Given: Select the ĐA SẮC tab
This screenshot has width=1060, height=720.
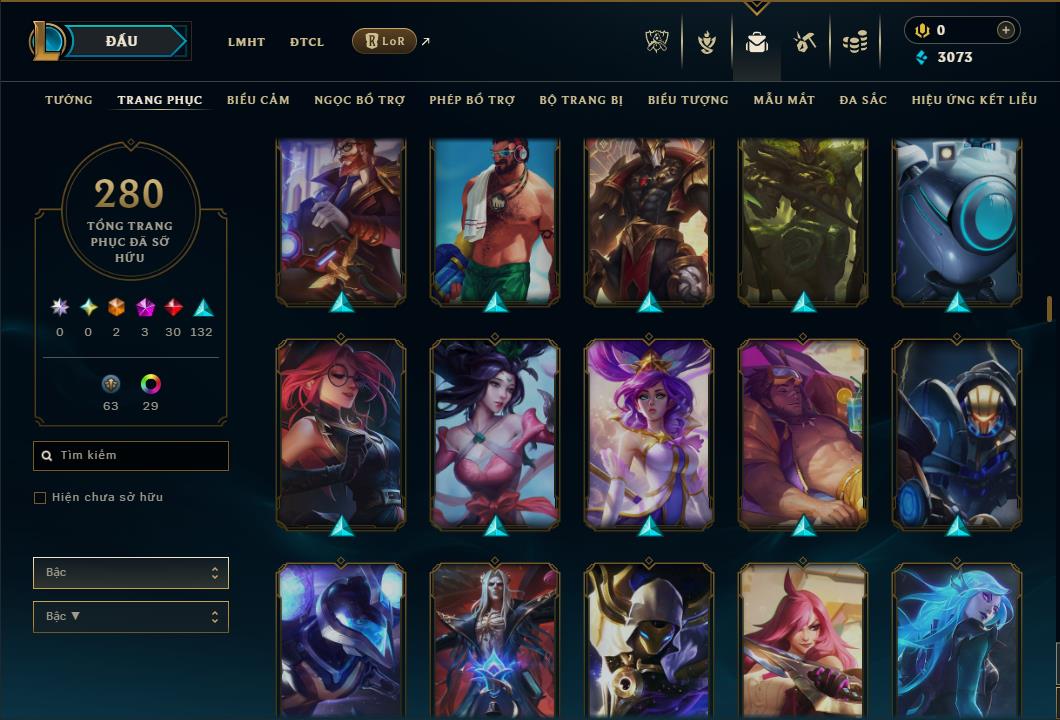Looking at the screenshot, I should click(x=863, y=100).
